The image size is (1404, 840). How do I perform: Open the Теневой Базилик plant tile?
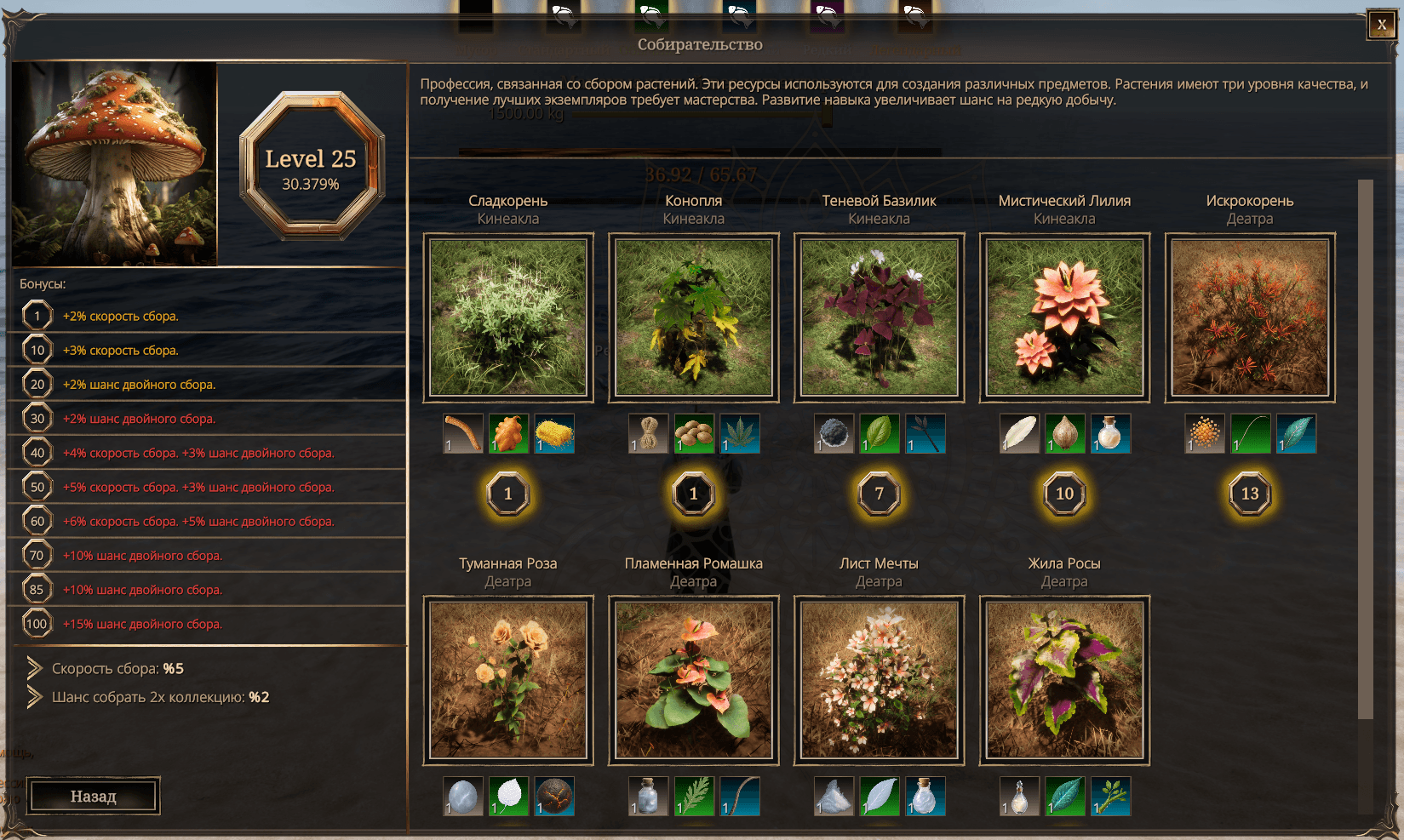tap(879, 317)
